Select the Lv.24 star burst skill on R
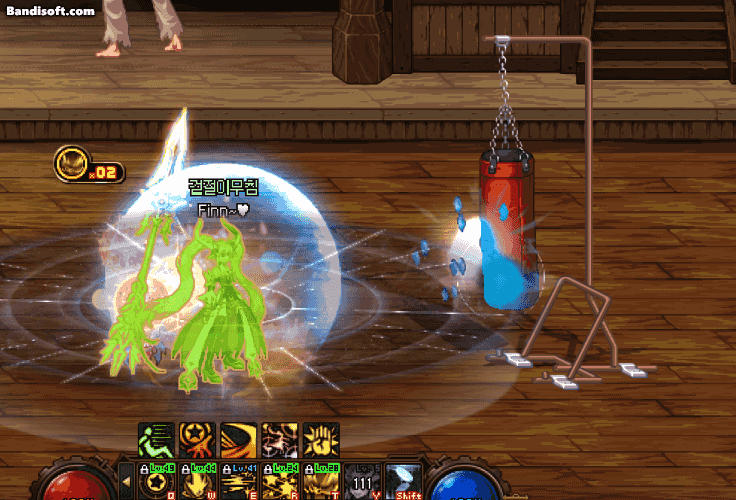The height and width of the screenshot is (500, 736). (279, 481)
